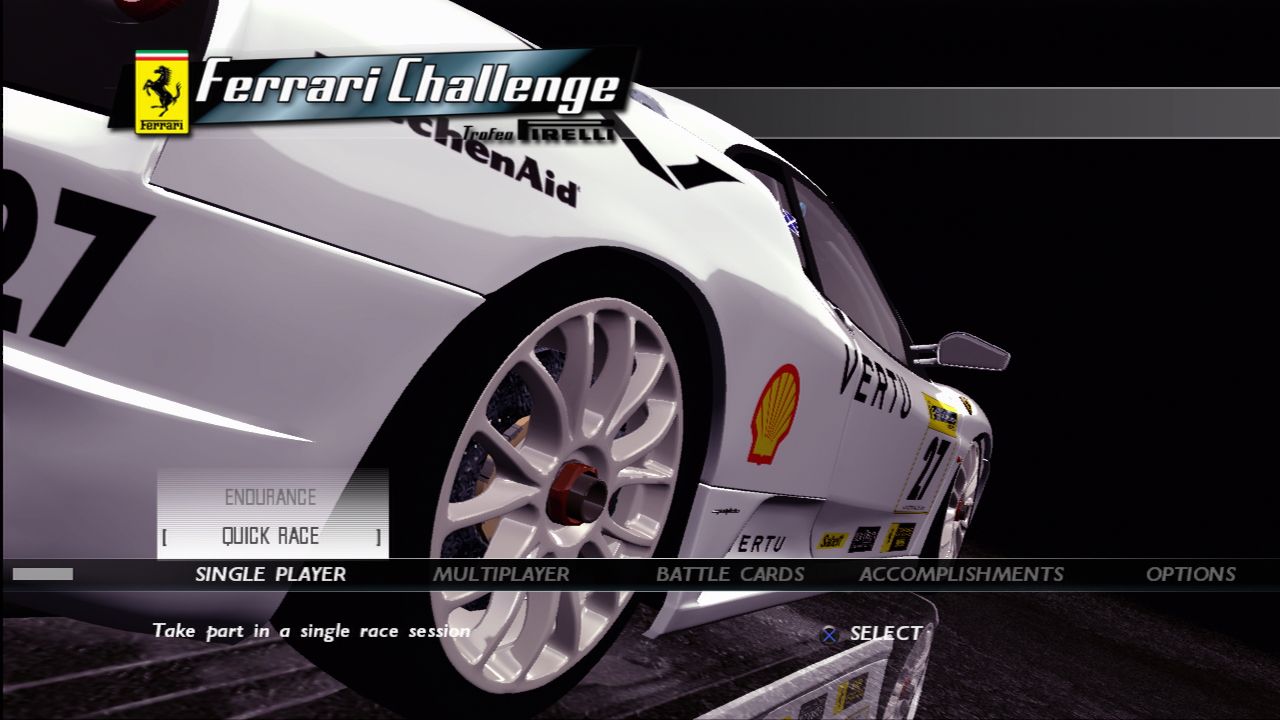The image size is (1280, 720).
Task: Open the Single Player menu
Action: [x=270, y=574]
